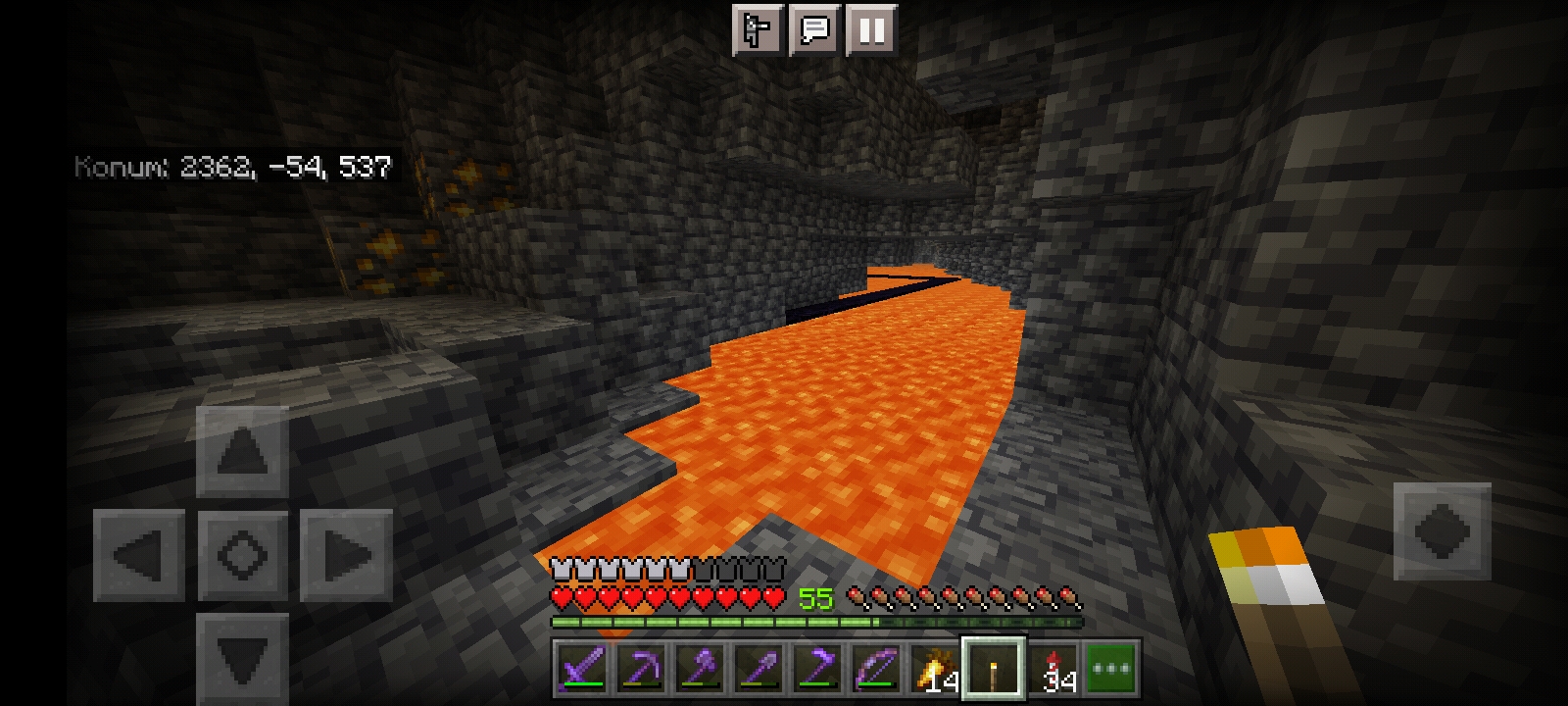
Task: Tap the center sneak diamond button
Action: 242,555
